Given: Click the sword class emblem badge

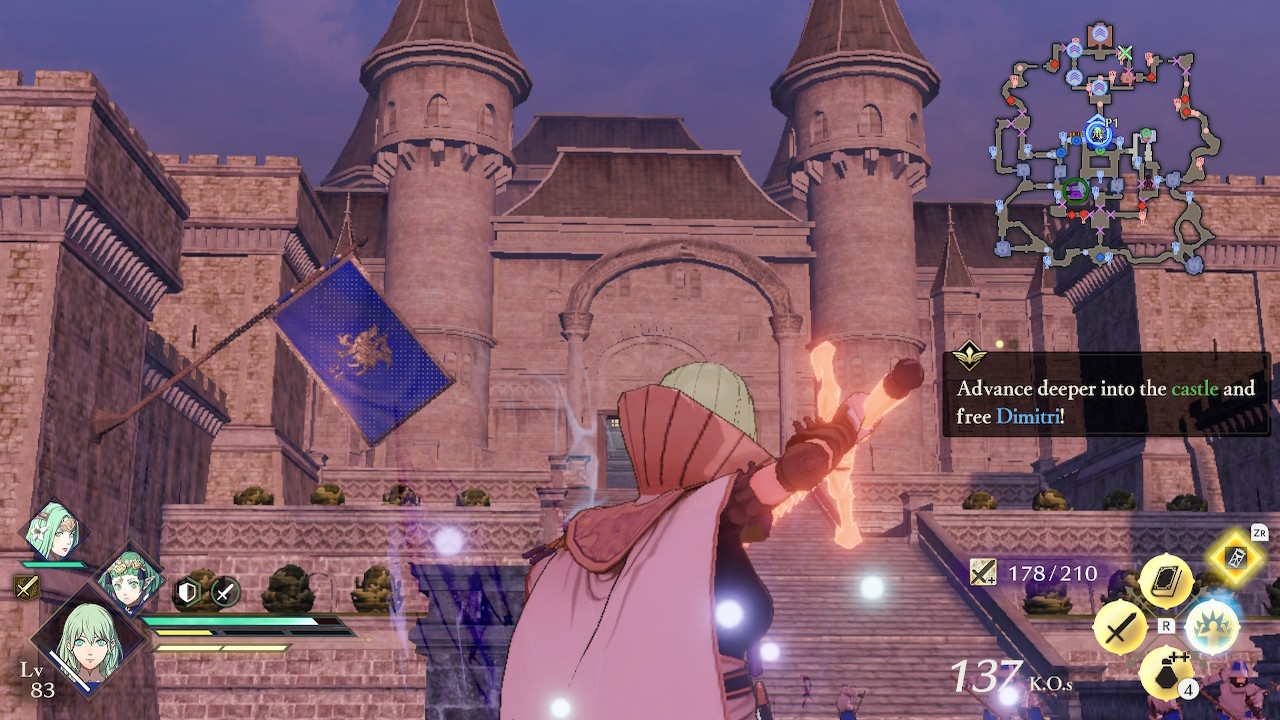Looking at the screenshot, I should [27, 587].
